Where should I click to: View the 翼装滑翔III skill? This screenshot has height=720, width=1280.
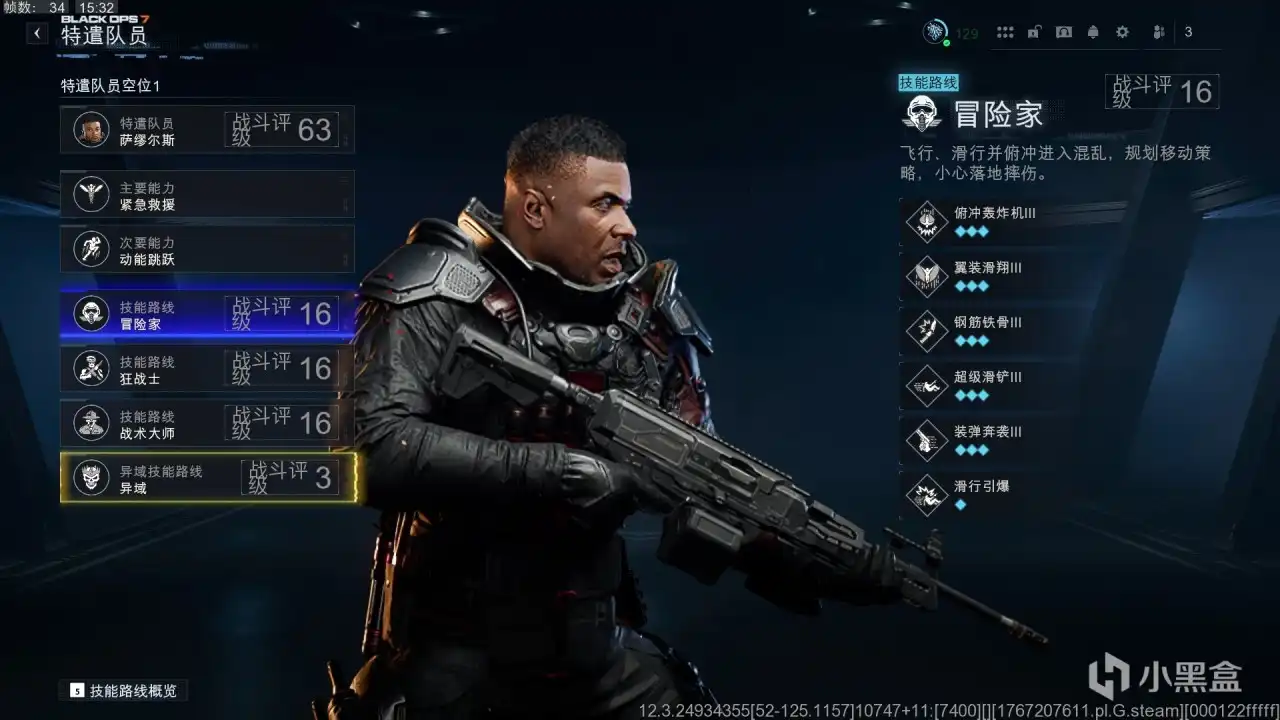(x=995, y=276)
